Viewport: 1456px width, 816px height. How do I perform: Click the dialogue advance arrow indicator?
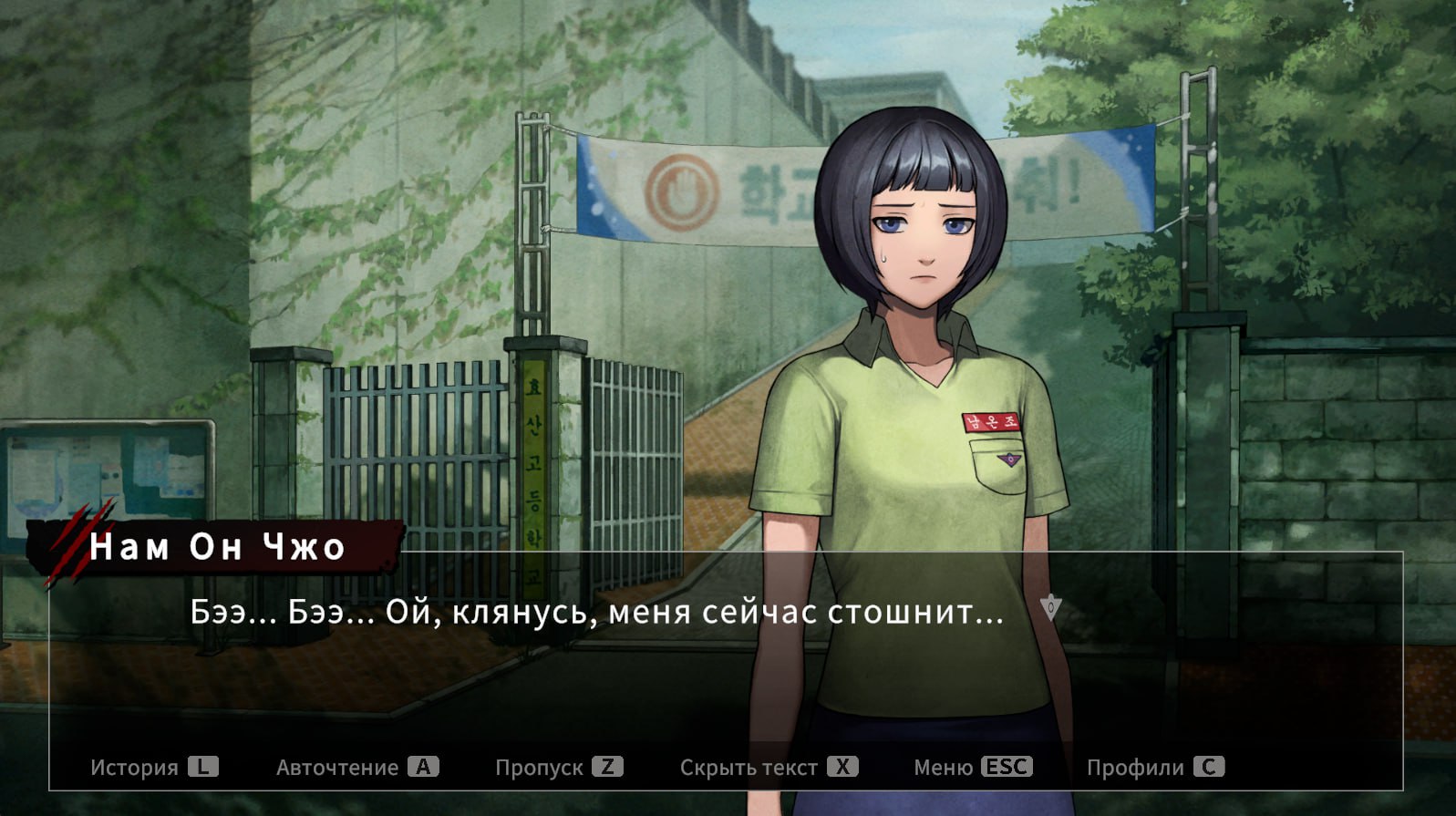pos(1051,608)
